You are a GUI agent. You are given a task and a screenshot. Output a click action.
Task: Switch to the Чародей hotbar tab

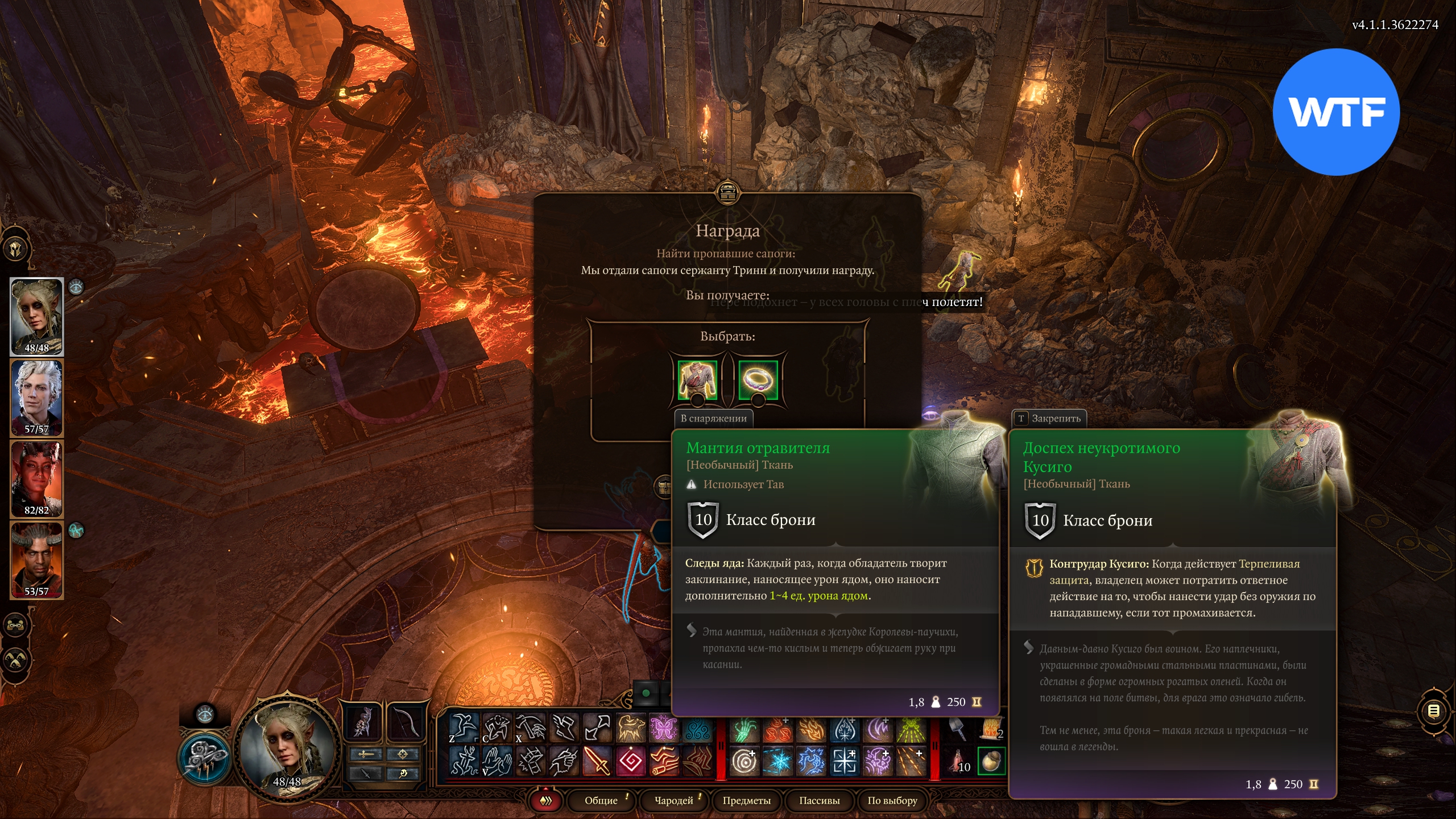click(673, 800)
